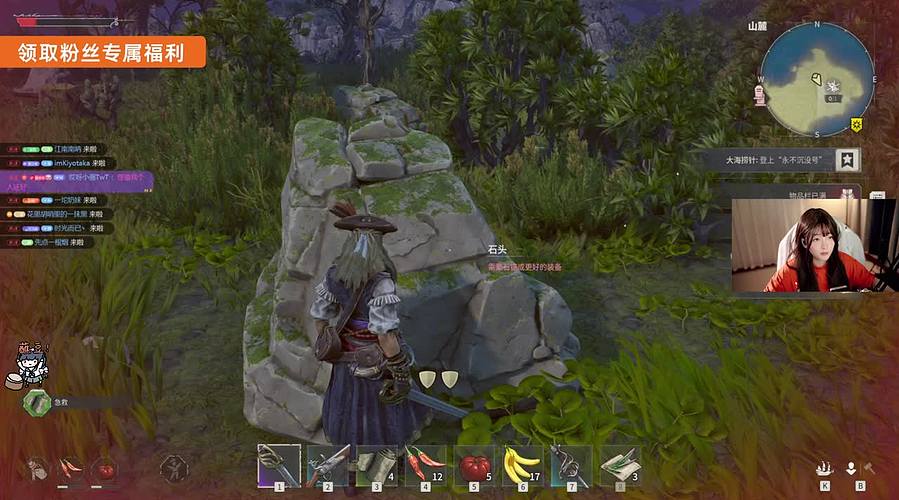
Task: Select the drill tool hotbar slot
Action: [x=570, y=465]
